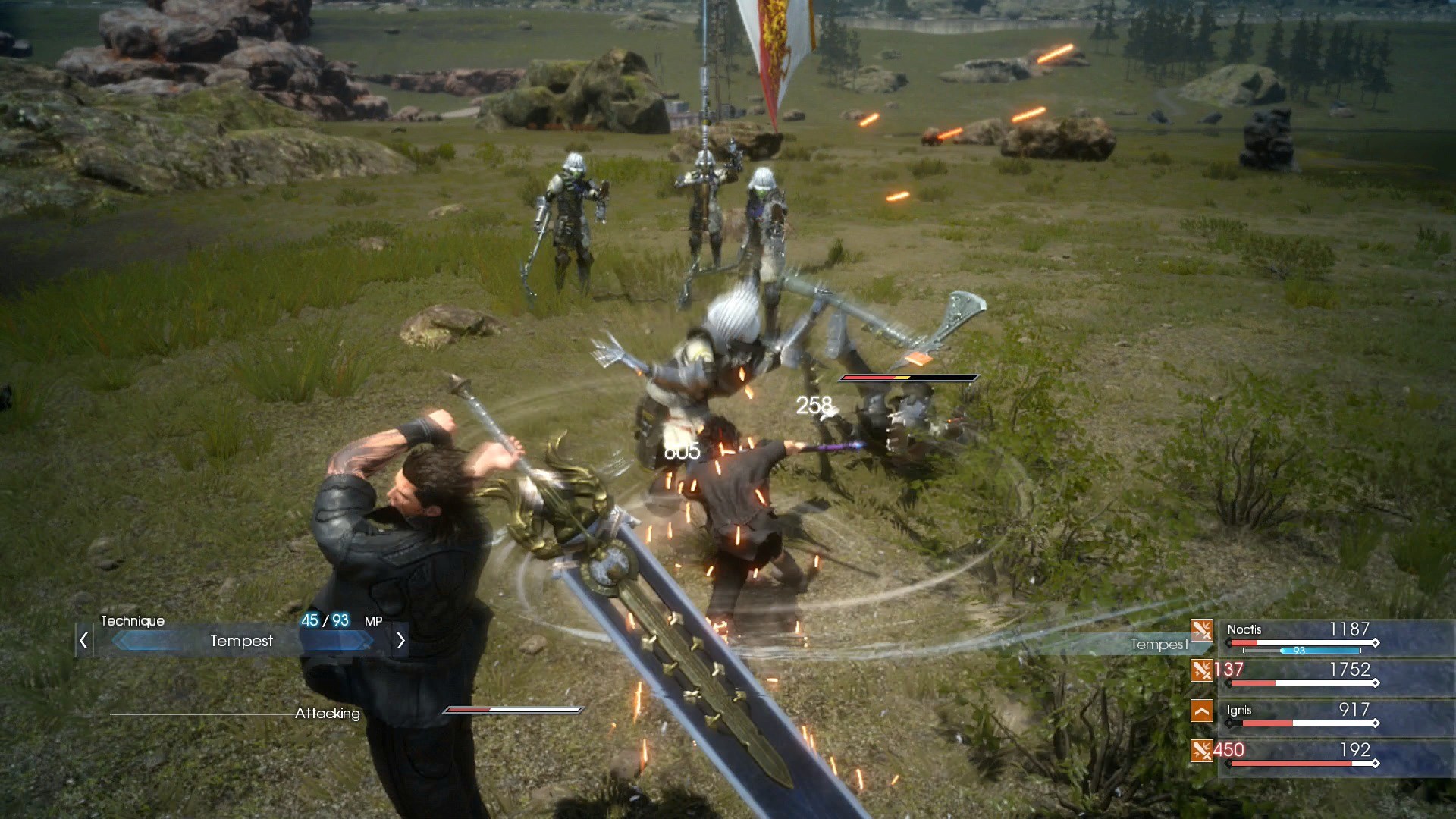Cycle to the next technique via right arrow
Screen dimensions: 1456x819
tap(401, 641)
